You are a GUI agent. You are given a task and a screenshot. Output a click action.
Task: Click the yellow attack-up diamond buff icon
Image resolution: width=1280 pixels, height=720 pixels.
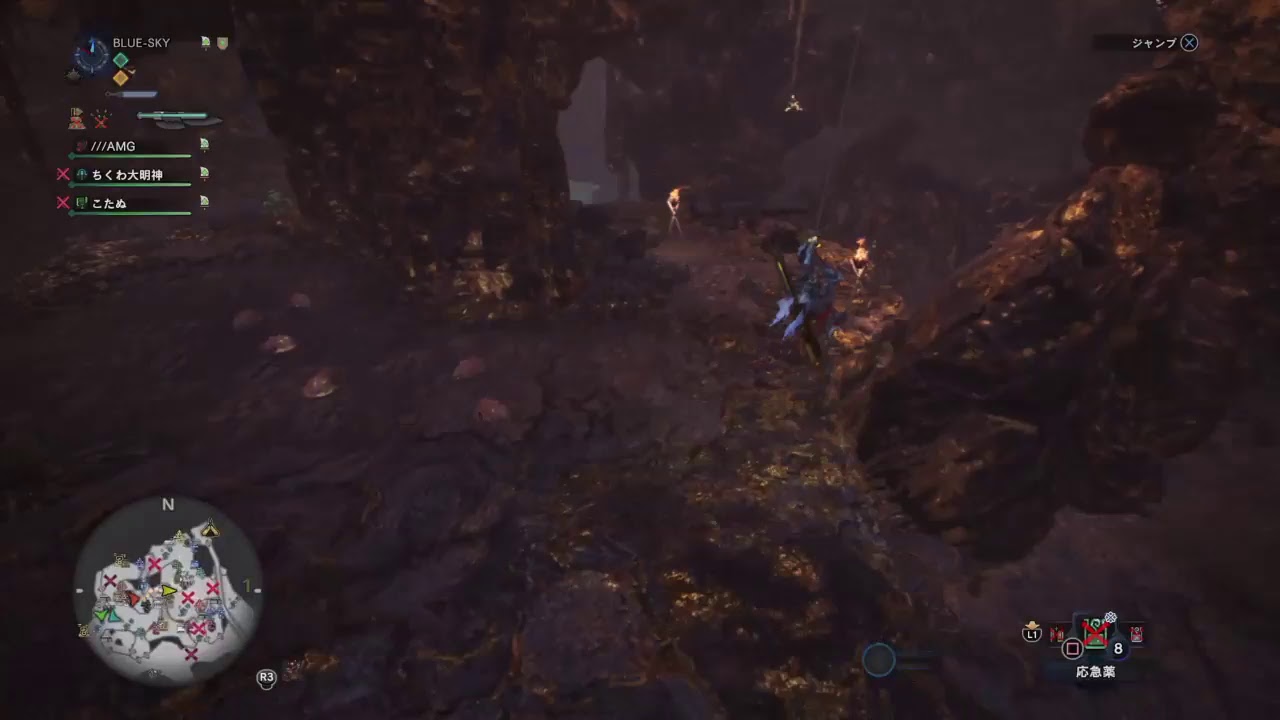point(121,78)
